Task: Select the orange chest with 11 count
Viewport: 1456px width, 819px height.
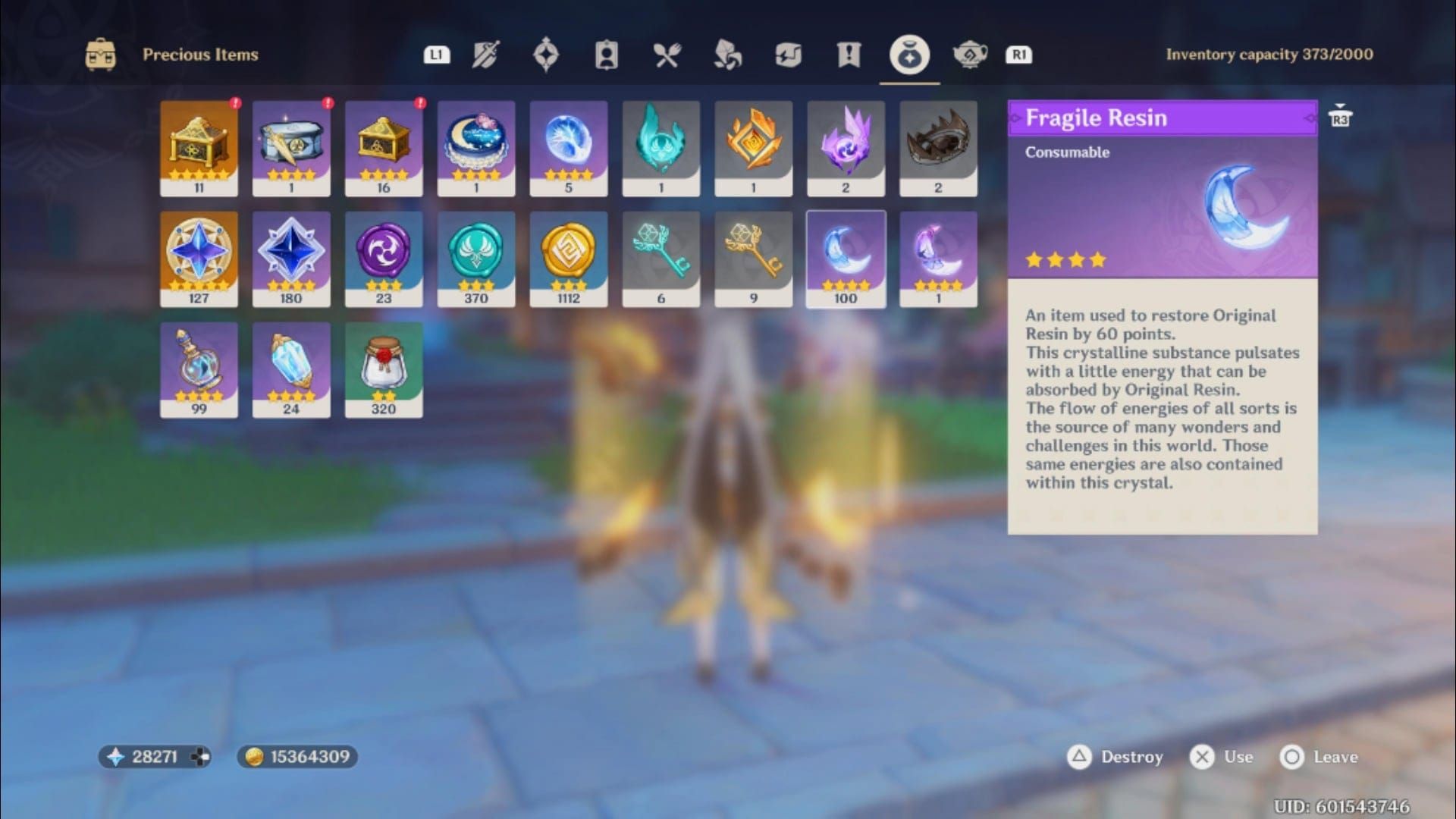Action: (x=199, y=144)
